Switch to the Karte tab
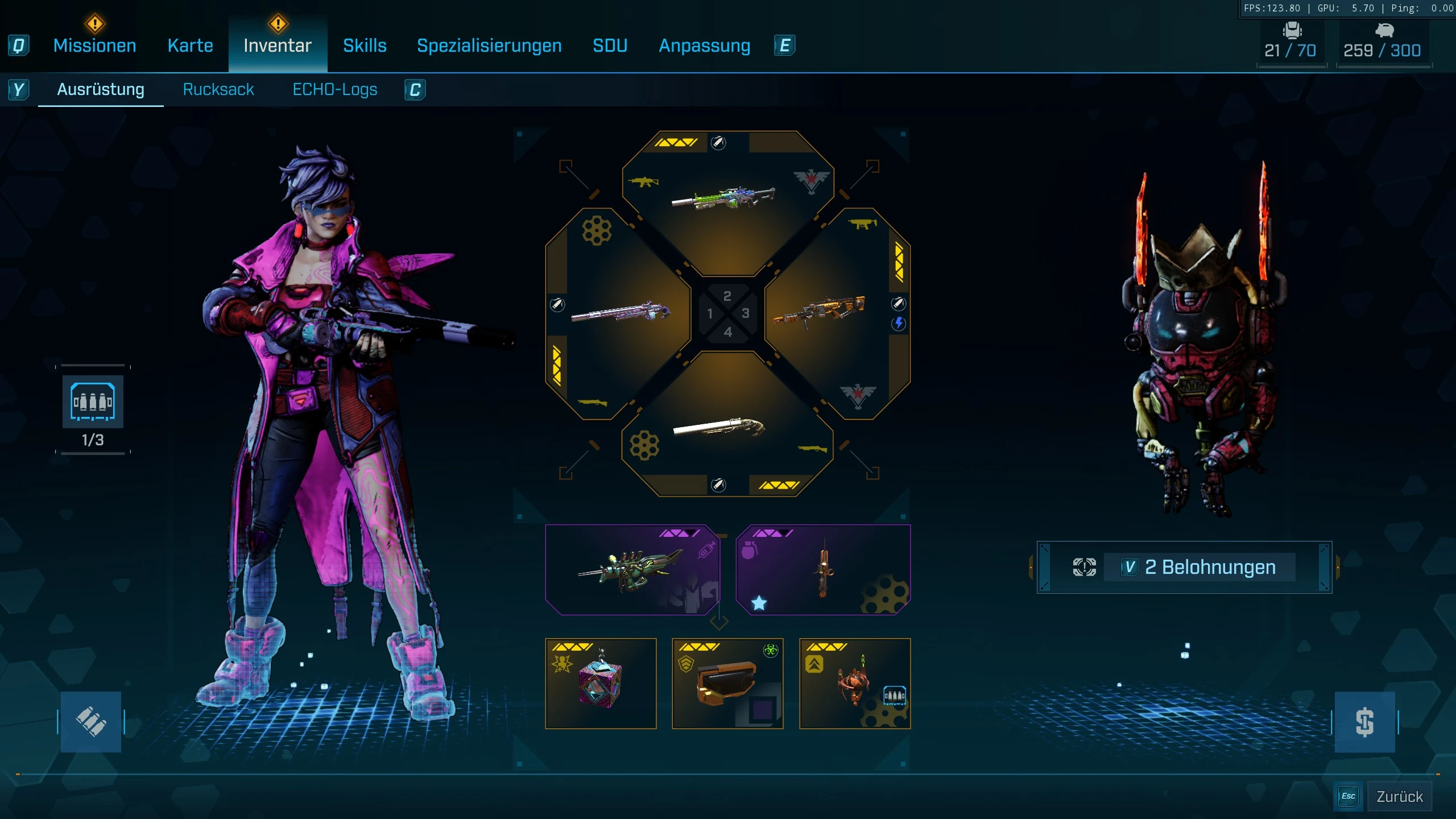1456x819 pixels. (190, 45)
